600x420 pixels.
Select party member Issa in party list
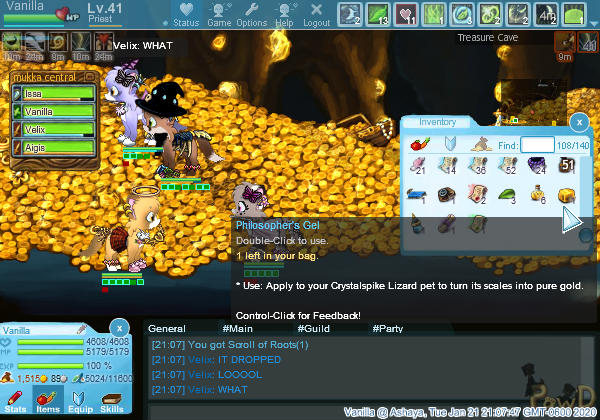click(57, 94)
